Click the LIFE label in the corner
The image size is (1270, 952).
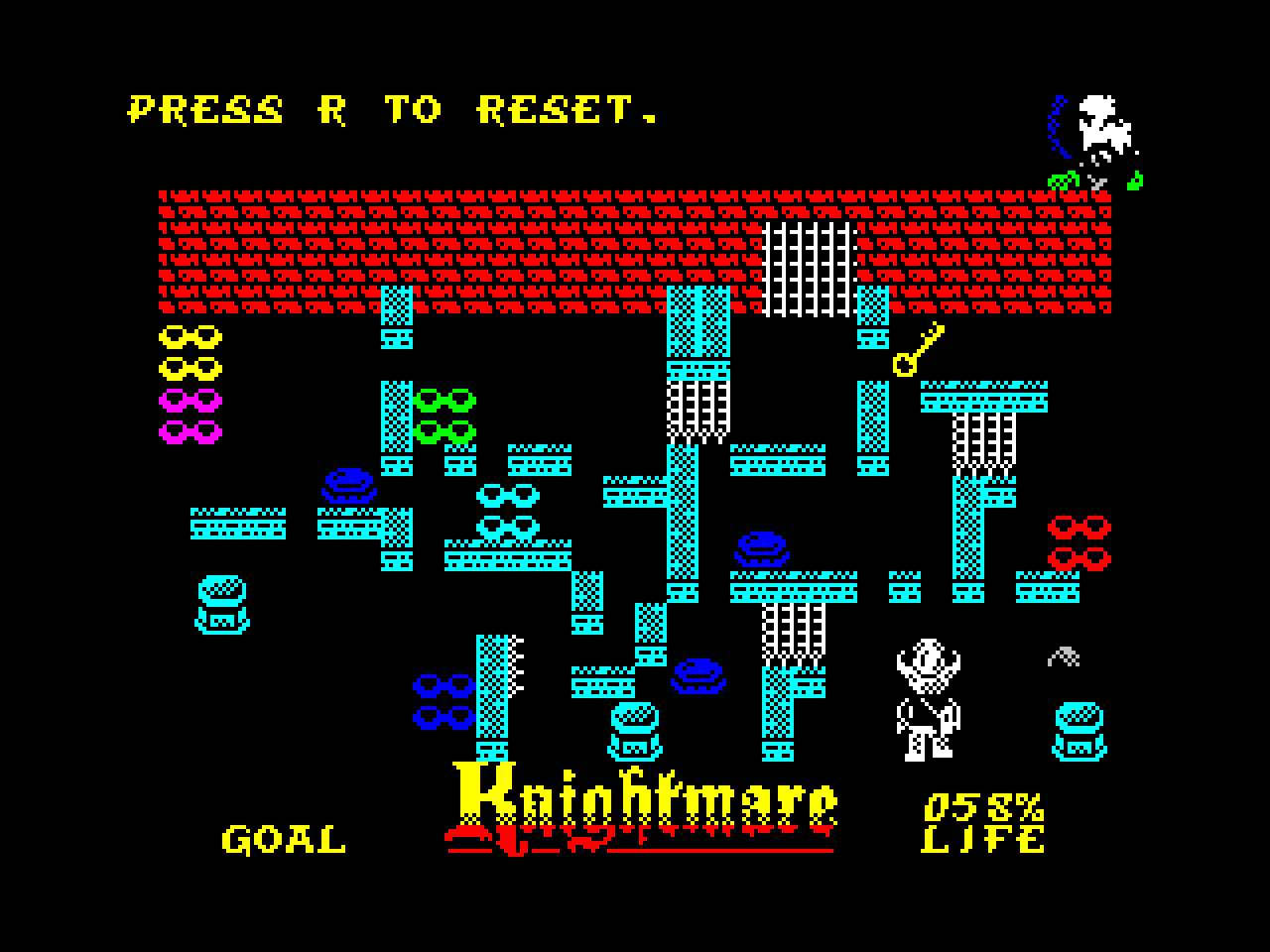click(x=982, y=841)
